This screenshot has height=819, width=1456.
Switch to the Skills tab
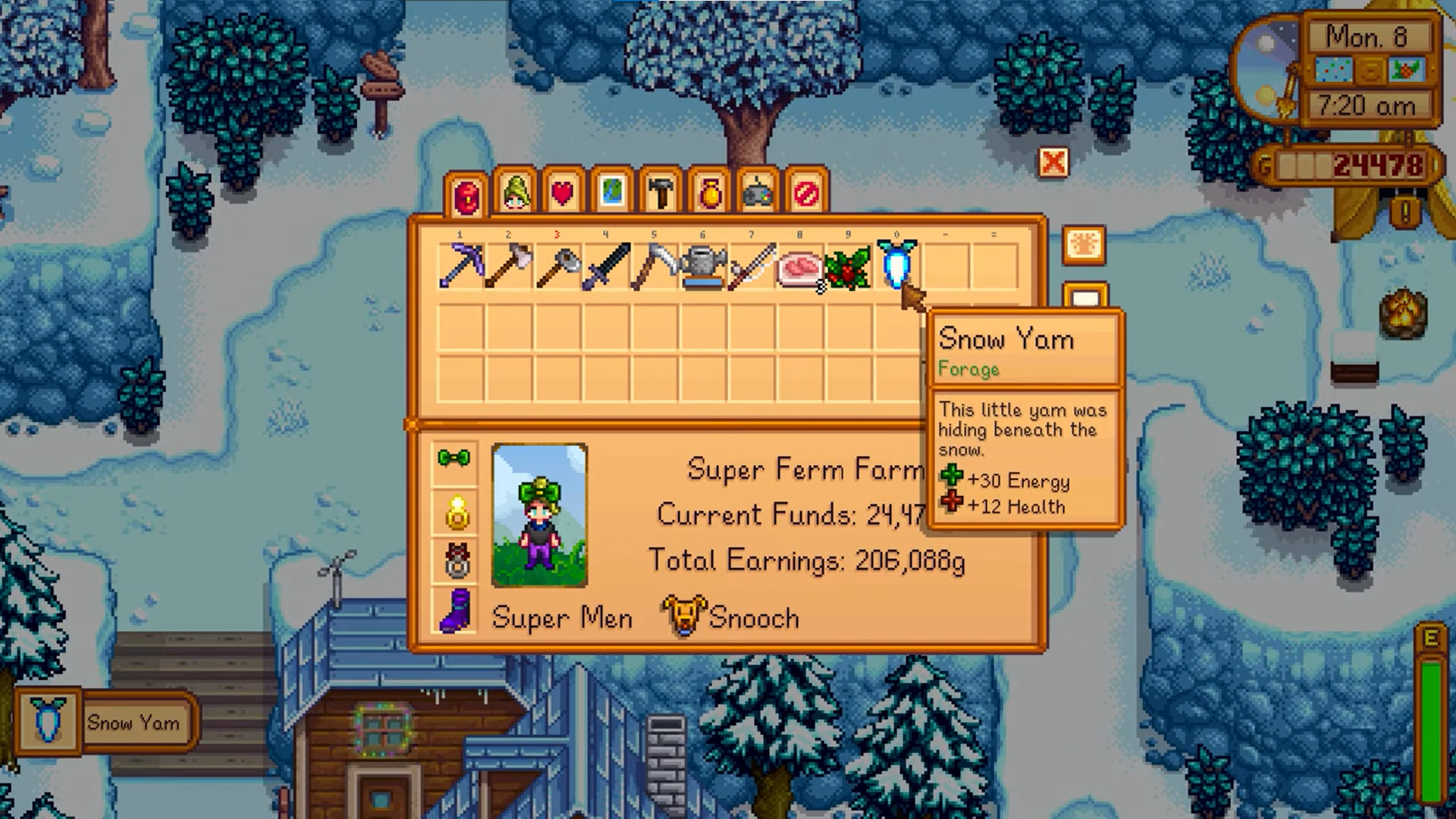(515, 193)
